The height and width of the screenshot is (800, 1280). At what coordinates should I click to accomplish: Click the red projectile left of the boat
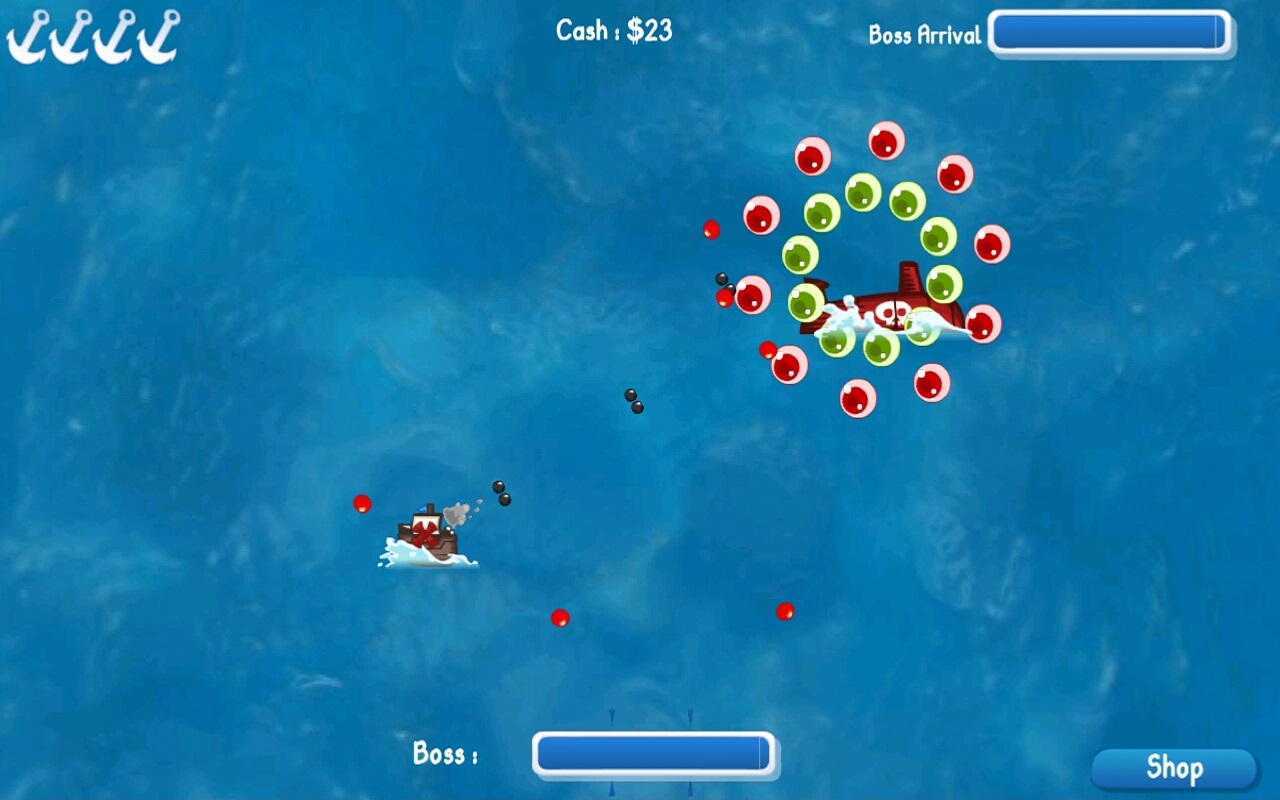click(360, 505)
